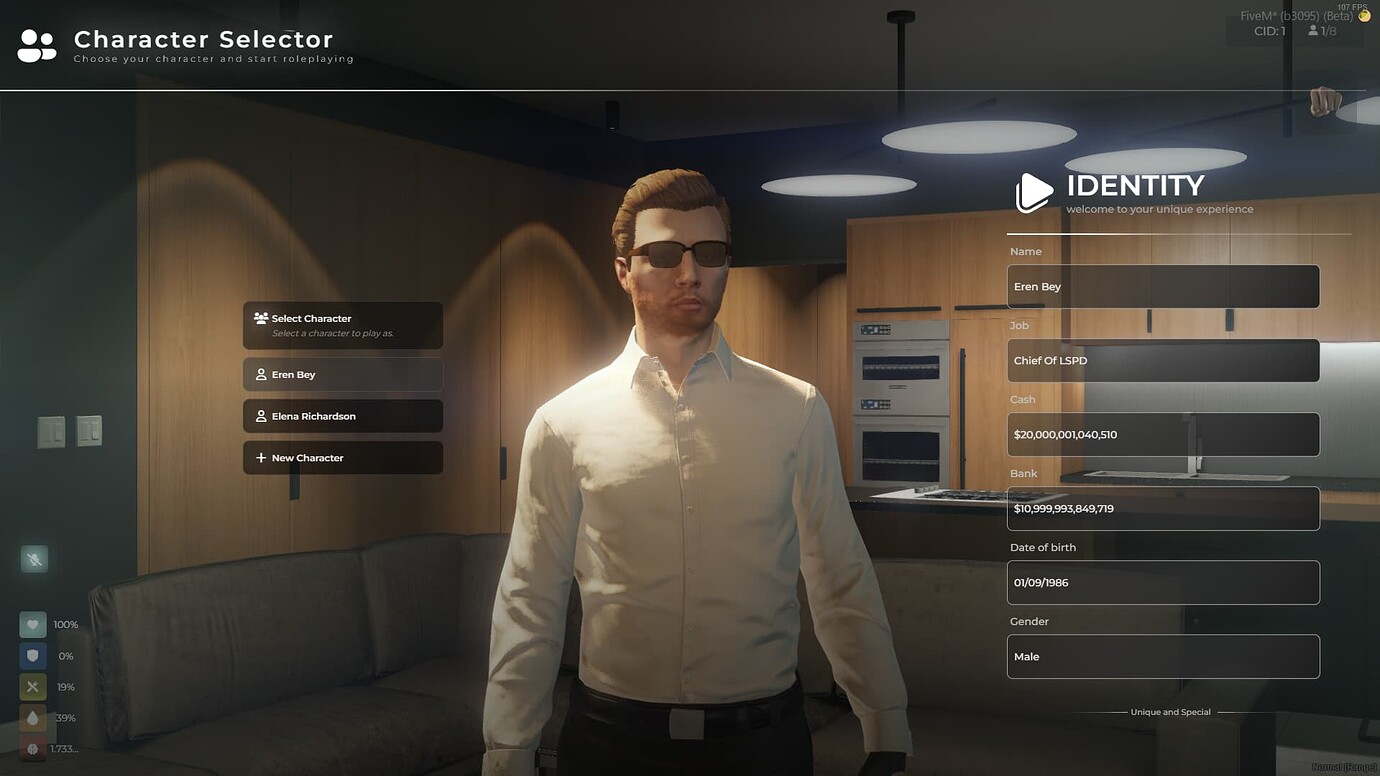Viewport: 1380px width, 776px height.
Task: Click the coin emoji beside FiveM title
Action: click(1364, 15)
